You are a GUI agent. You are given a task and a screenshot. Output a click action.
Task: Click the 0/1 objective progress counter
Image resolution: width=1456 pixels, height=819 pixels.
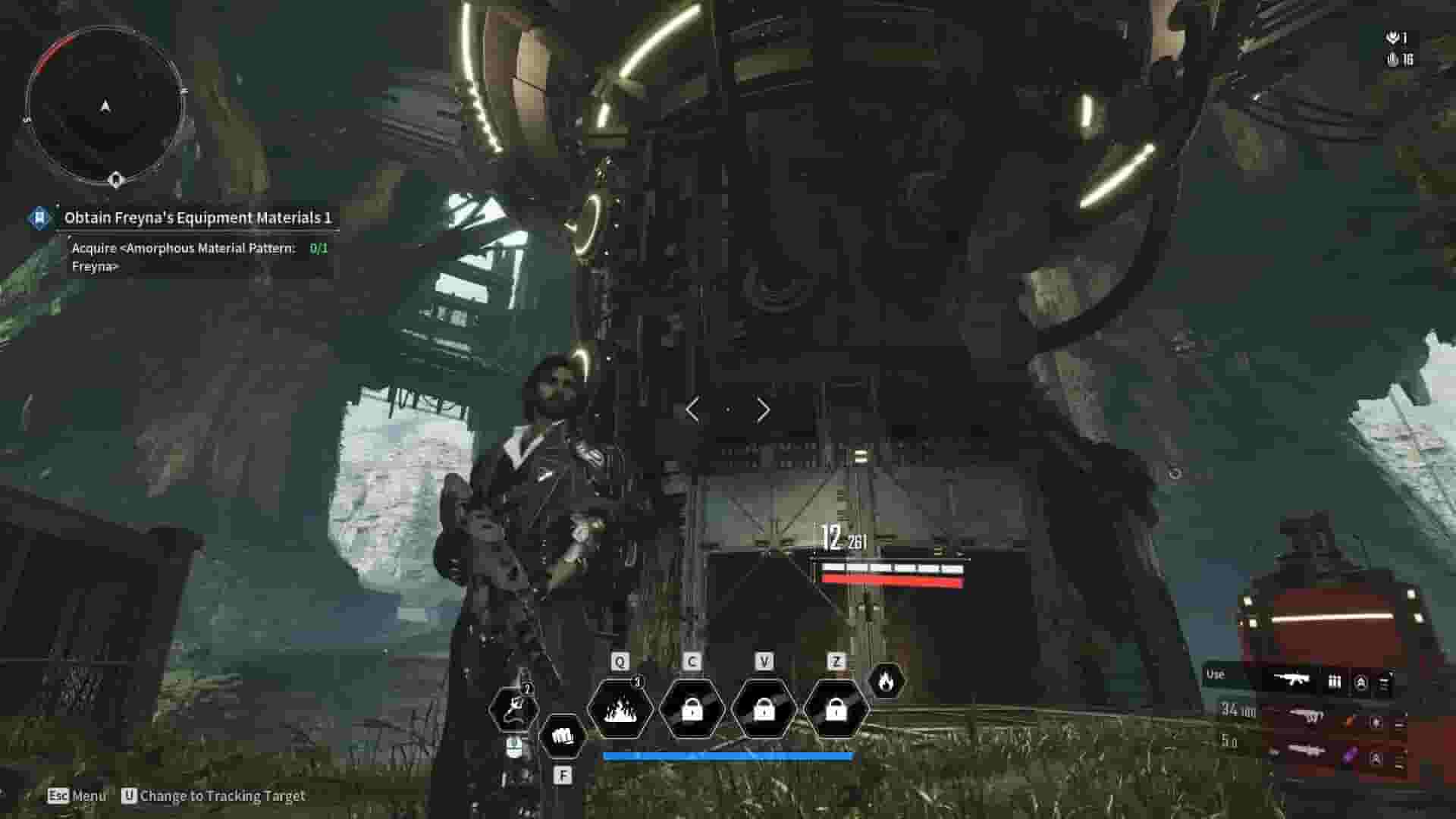coord(318,247)
